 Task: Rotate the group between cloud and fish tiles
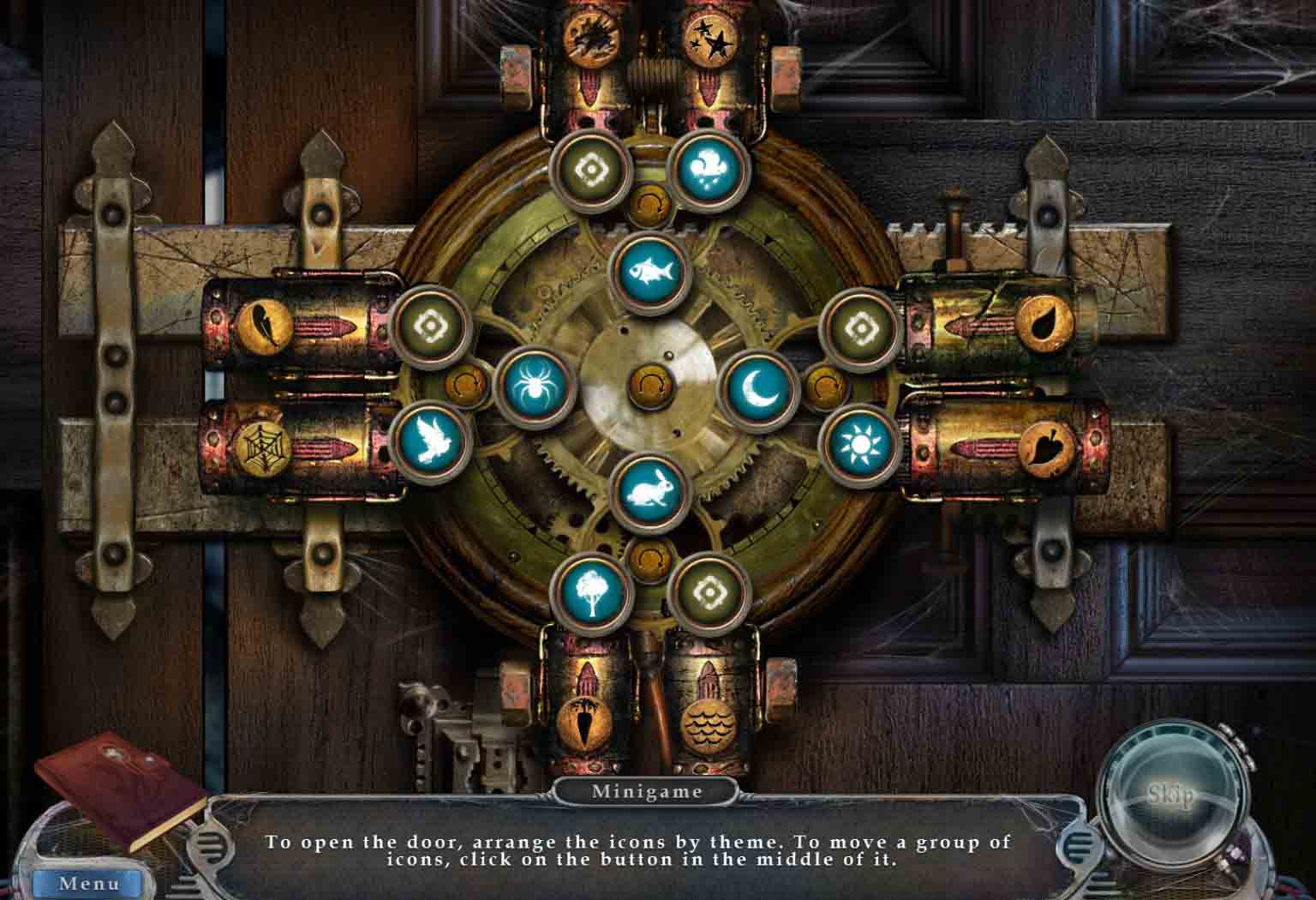[649, 204]
